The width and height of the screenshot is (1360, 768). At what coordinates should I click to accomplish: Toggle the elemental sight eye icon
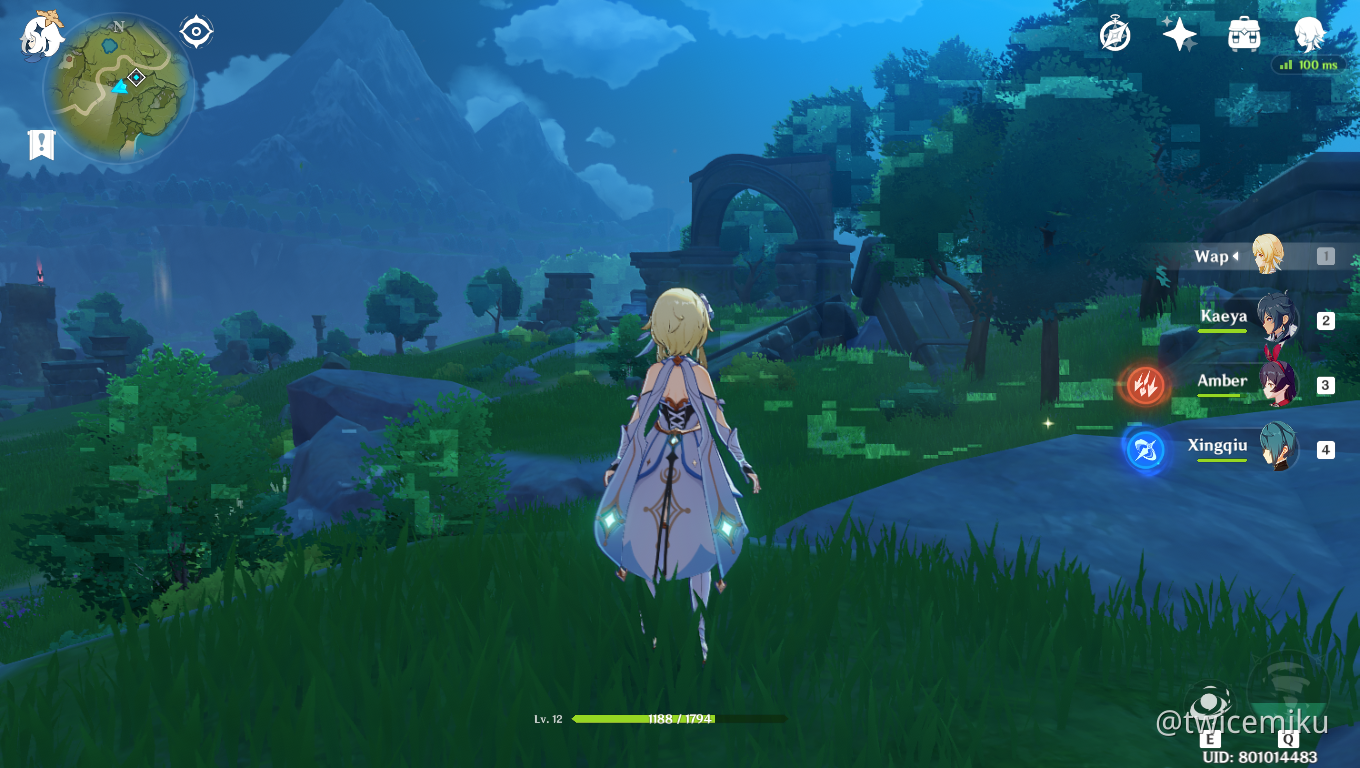(x=196, y=32)
